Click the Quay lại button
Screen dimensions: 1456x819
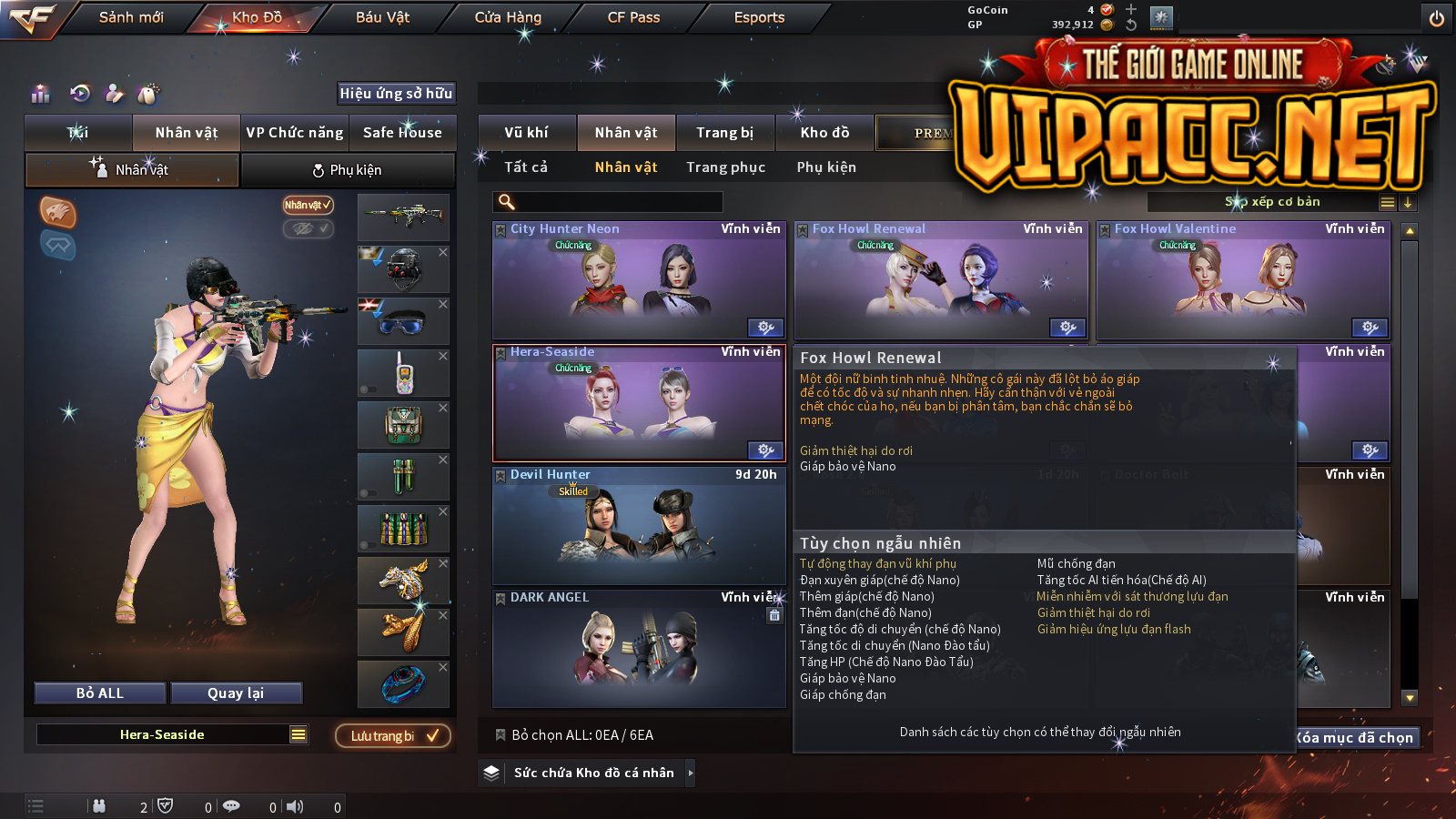tap(236, 693)
